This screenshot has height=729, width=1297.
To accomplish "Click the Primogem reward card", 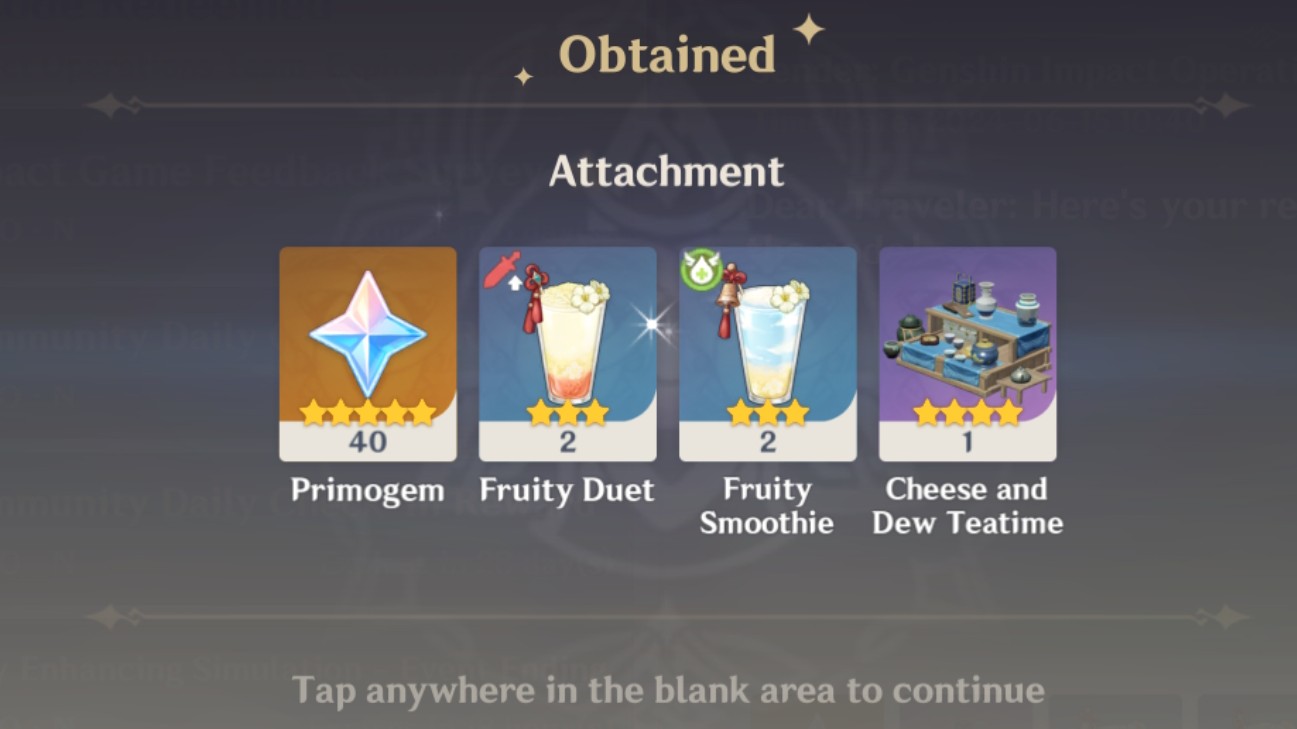I will click(x=368, y=352).
